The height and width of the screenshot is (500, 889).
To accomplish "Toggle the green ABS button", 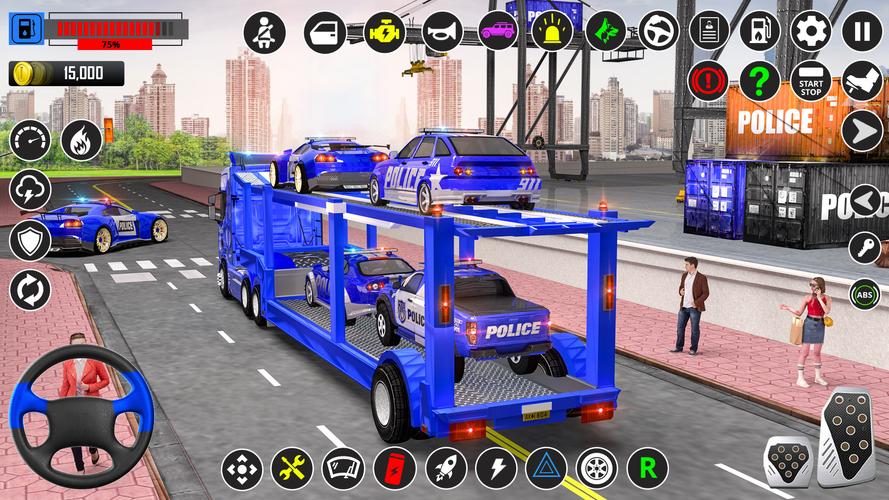I will 865,294.
